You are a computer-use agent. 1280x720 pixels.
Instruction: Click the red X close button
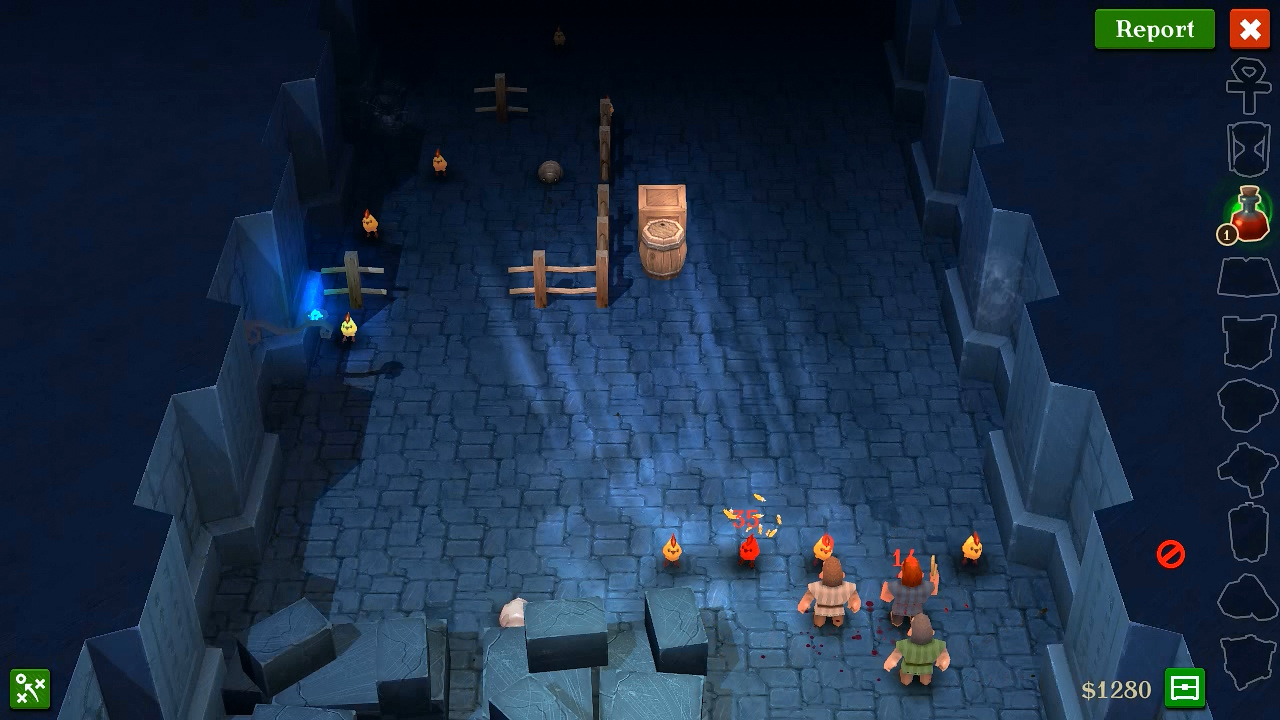pos(1249,29)
